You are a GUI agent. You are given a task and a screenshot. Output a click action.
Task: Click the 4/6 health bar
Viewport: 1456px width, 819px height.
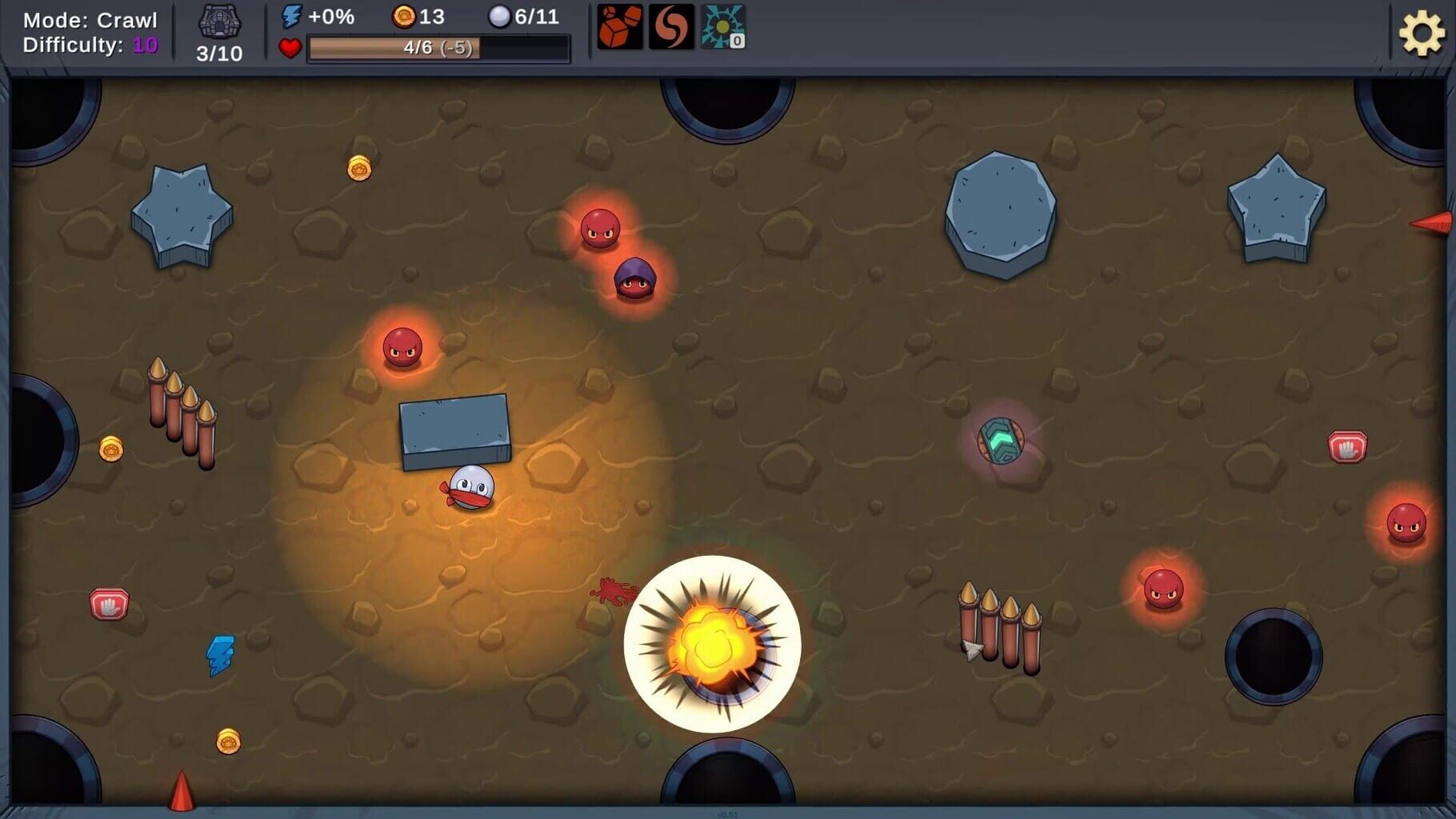[437, 48]
